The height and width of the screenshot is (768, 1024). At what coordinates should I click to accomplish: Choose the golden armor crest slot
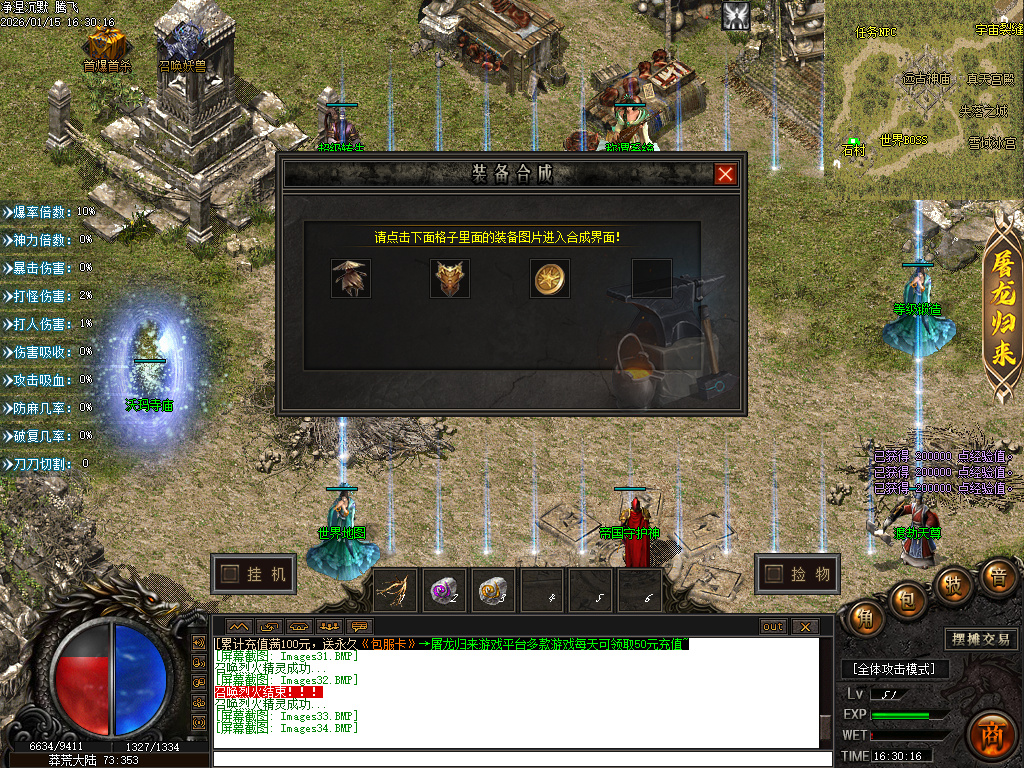450,279
